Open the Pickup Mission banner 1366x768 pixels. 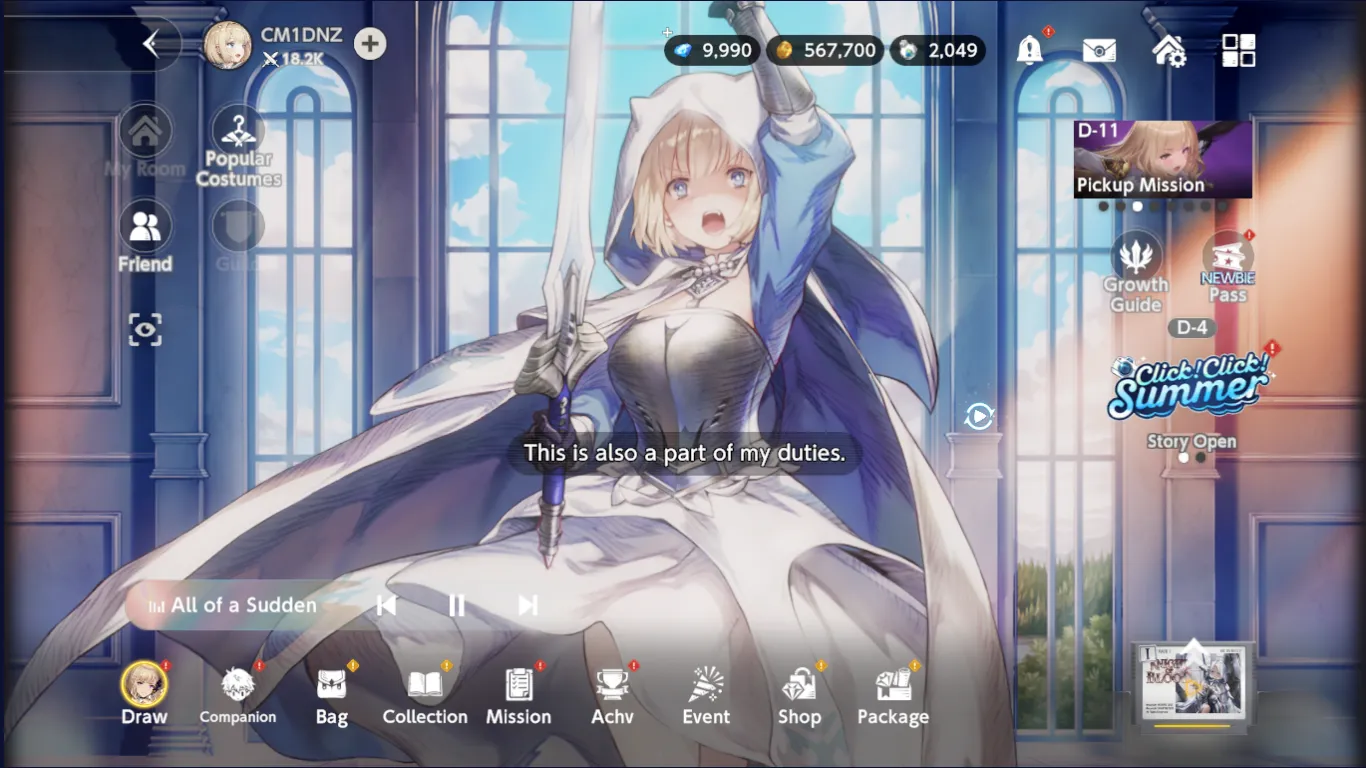click(1162, 160)
